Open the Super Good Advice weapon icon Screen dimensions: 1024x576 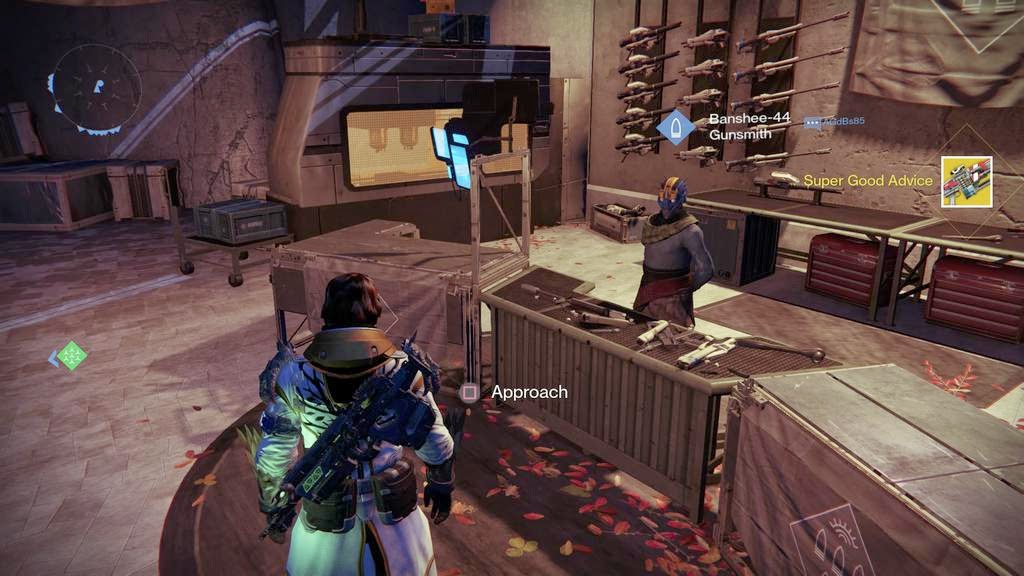pyautogui.click(x=966, y=182)
